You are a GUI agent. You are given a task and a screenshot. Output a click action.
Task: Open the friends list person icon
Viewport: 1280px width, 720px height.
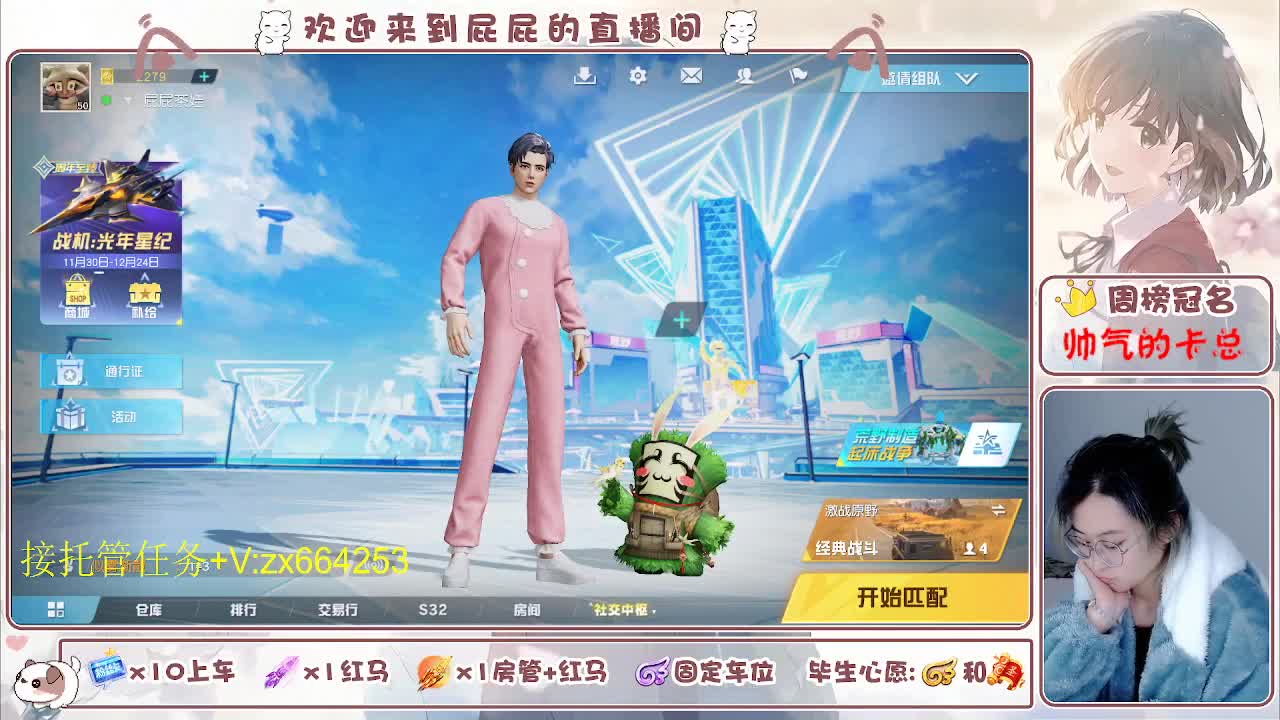(x=744, y=75)
